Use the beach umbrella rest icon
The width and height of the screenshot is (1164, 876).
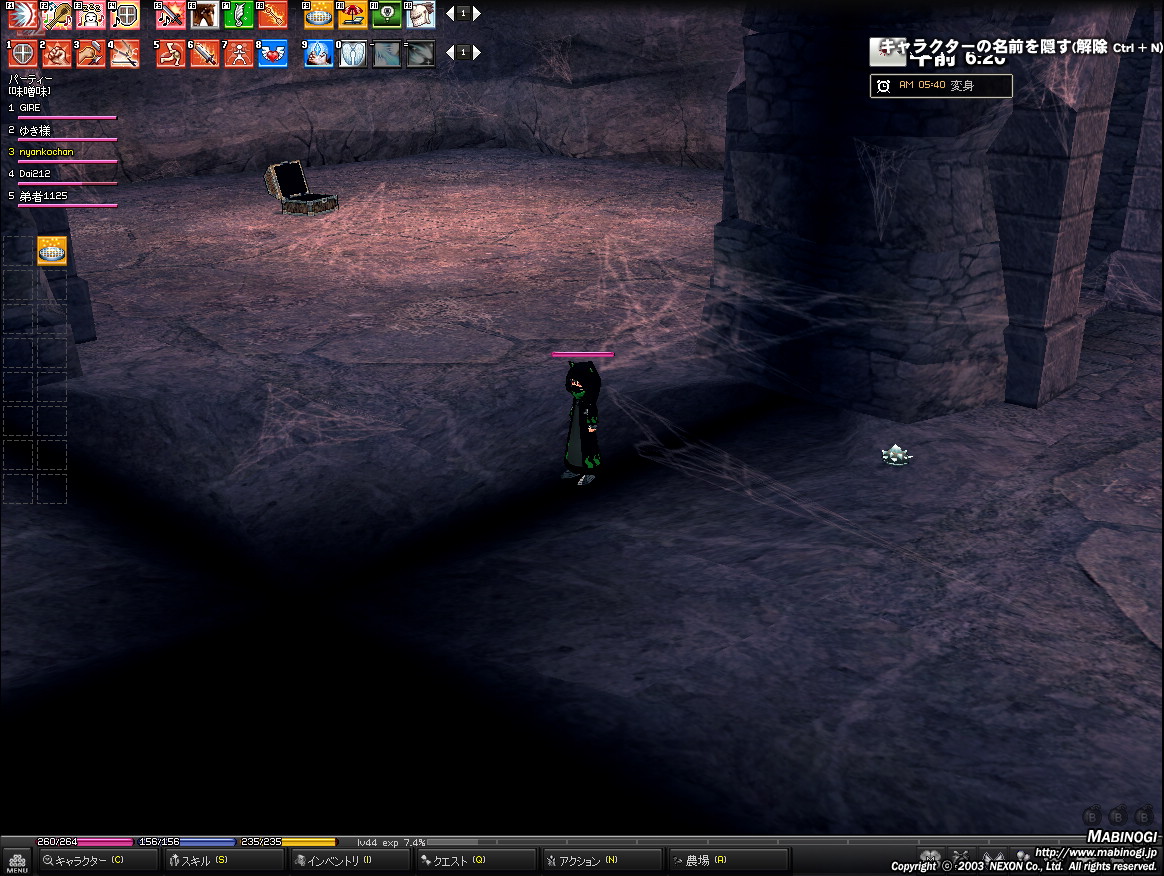click(353, 15)
